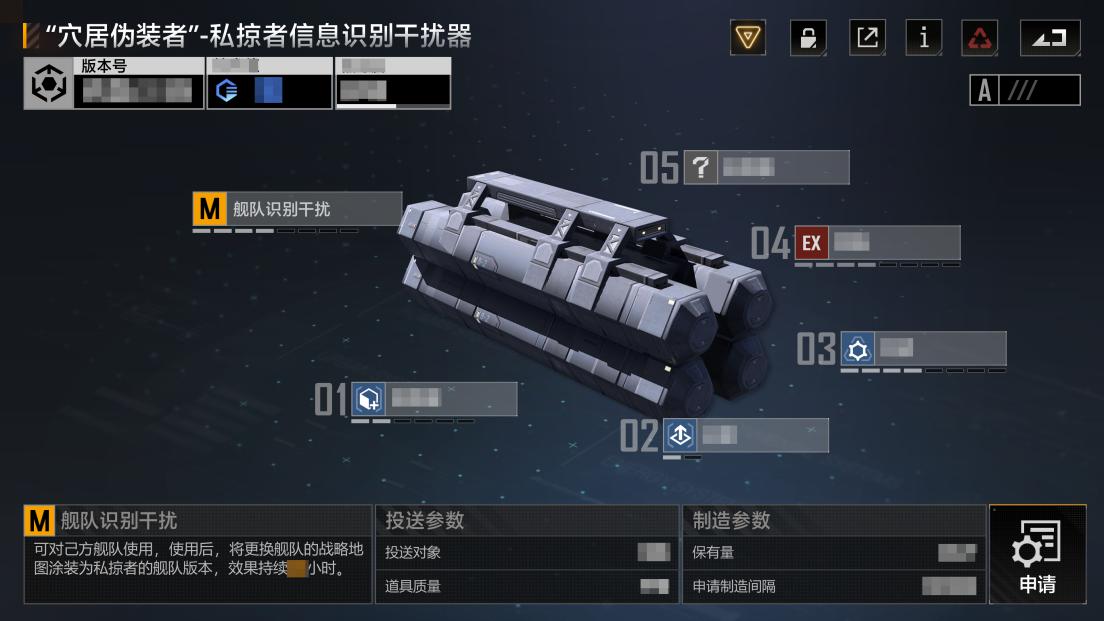Show the info "i" details
Image resolution: width=1104 pixels, height=621 pixels.
pyautogui.click(x=924, y=38)
